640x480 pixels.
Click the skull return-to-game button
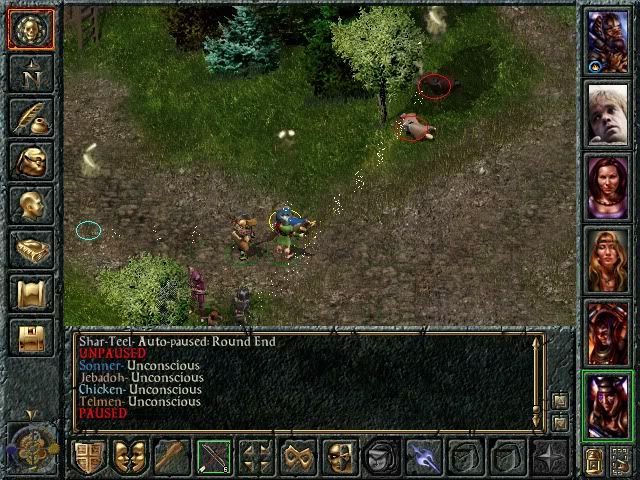tap(31, 28)
